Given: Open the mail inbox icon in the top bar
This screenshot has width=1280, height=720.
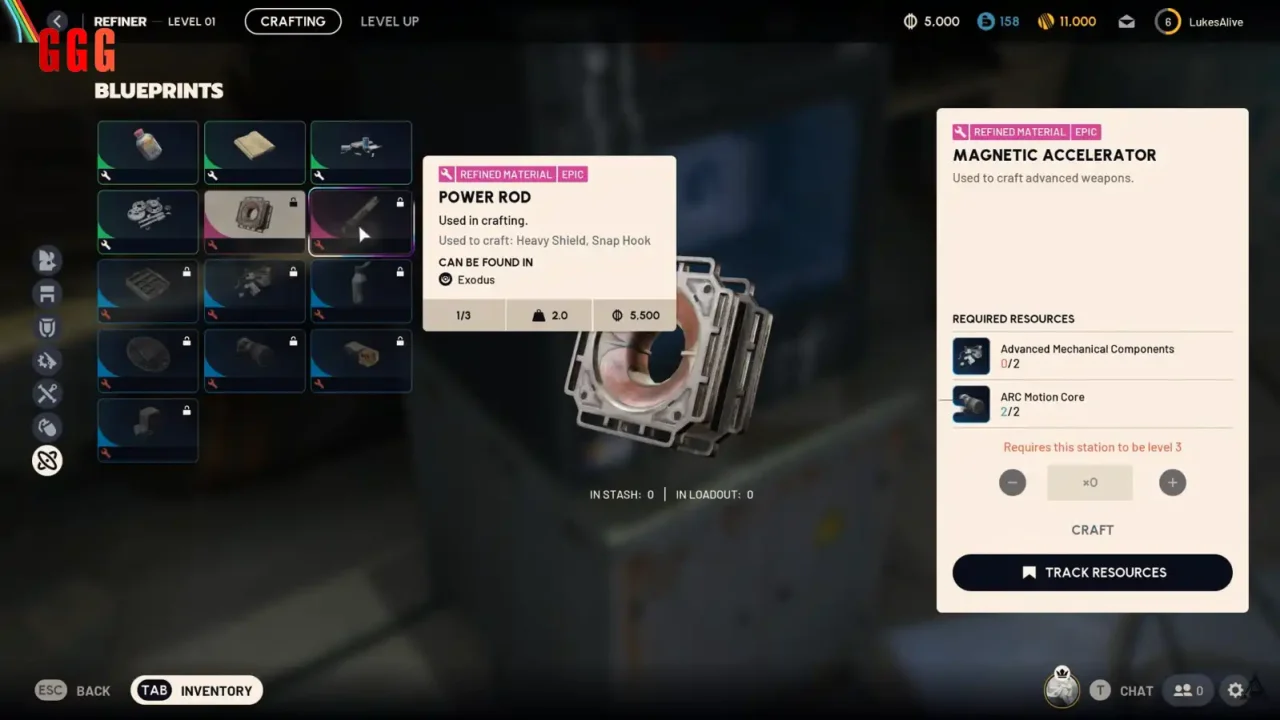Looking at the screenshot, I should [x=1126, y=20].
